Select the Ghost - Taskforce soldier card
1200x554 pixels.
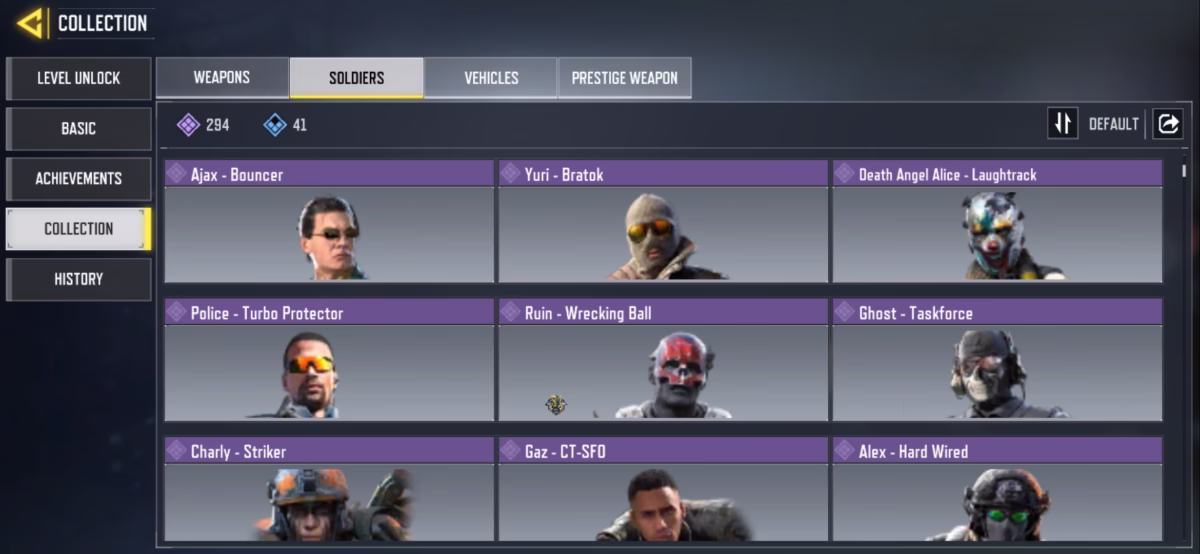pyautogui.click(x=997, y=360)
